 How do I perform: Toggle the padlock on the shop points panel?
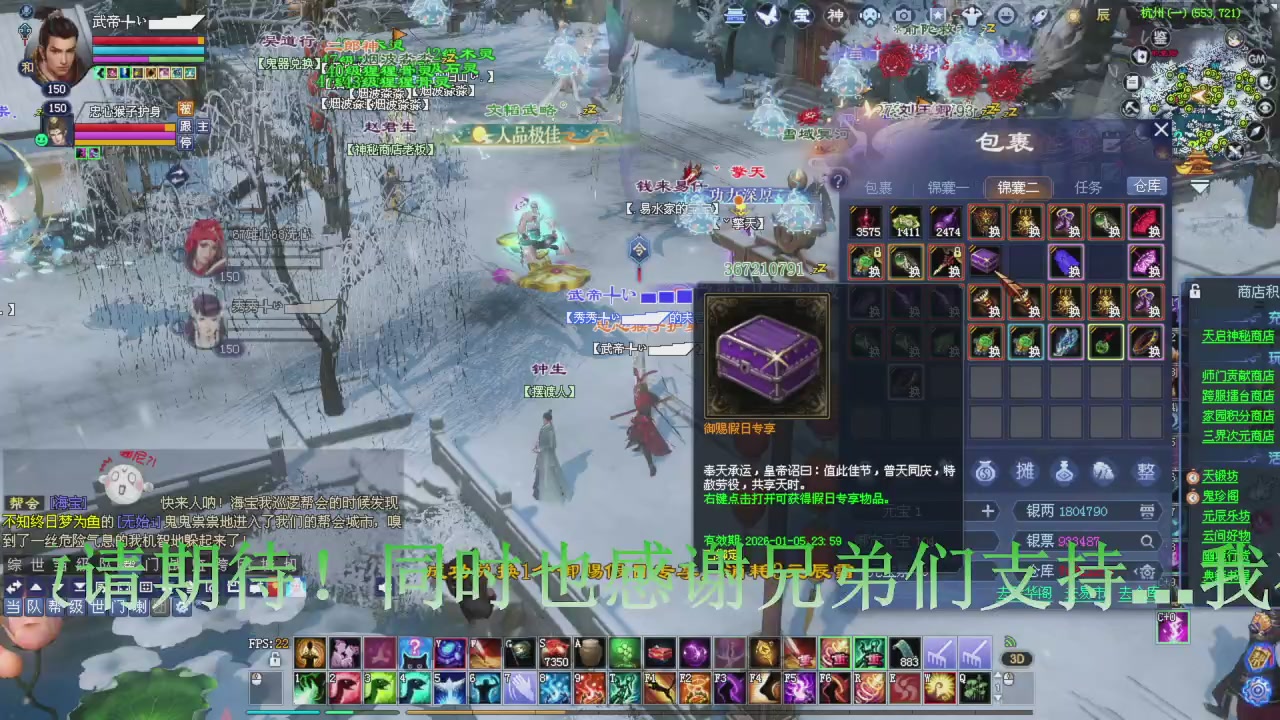coord(1195,291)
